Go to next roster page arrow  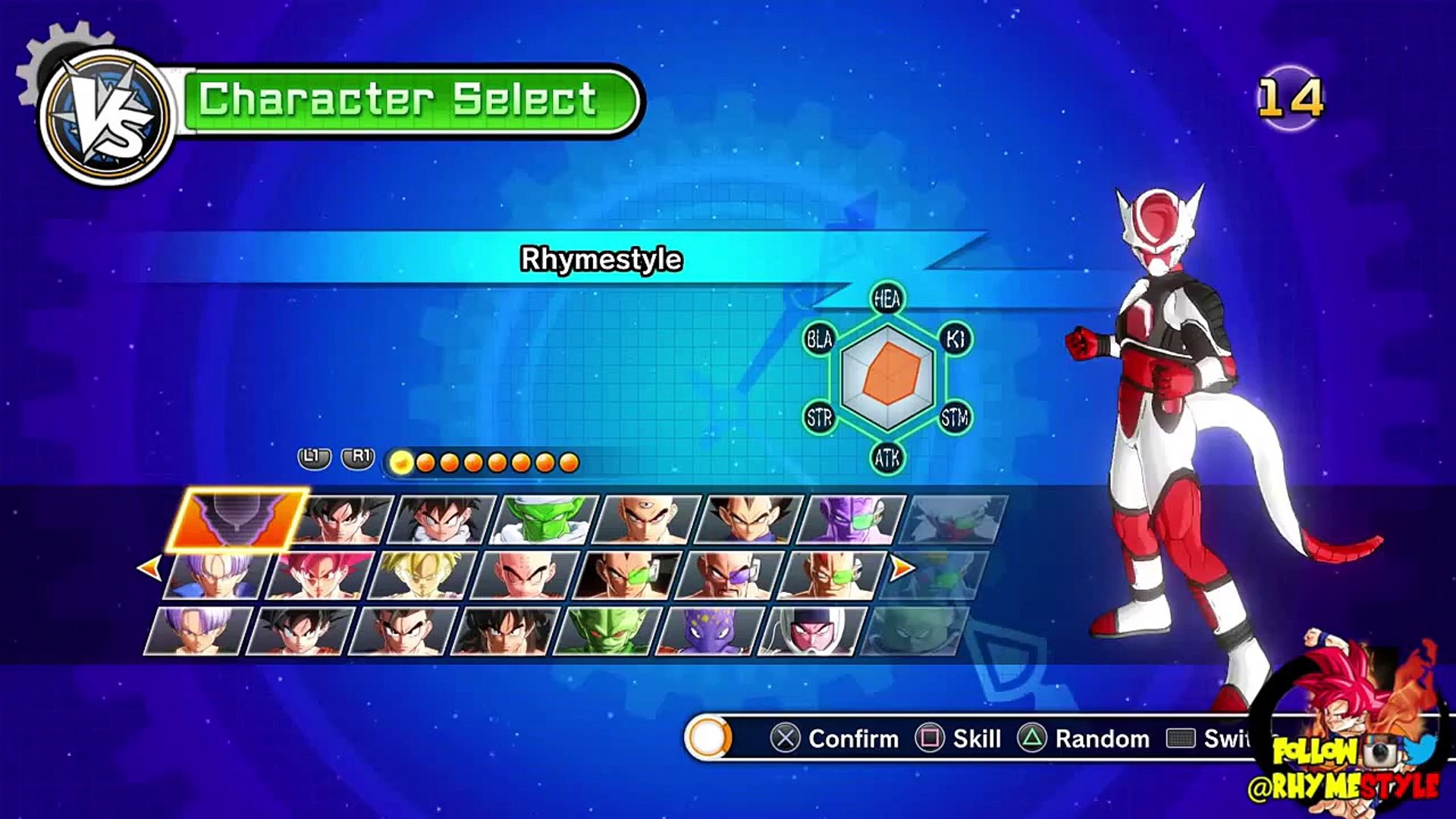pos(901,567)
